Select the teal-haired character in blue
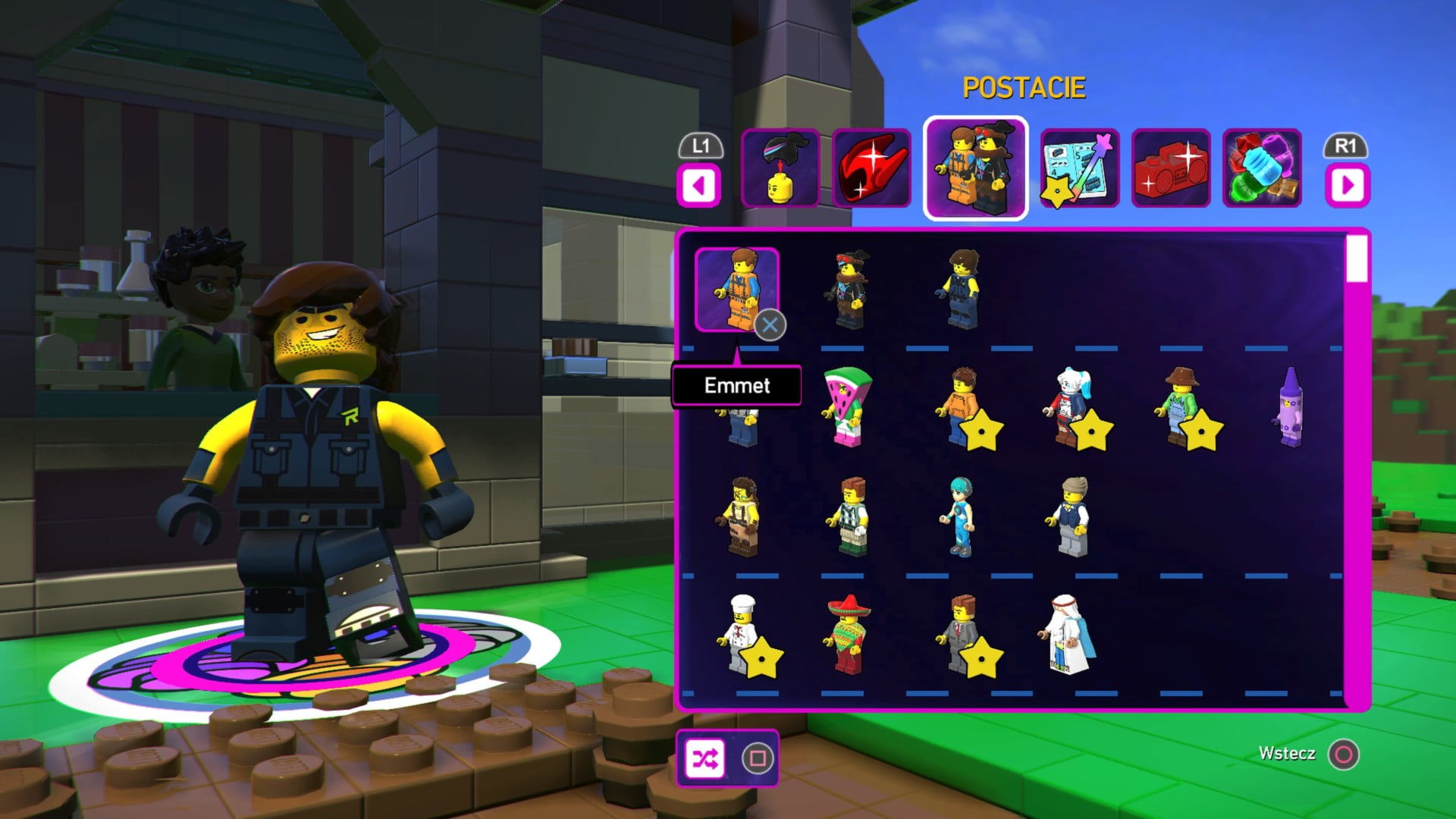 coord(960,518)
